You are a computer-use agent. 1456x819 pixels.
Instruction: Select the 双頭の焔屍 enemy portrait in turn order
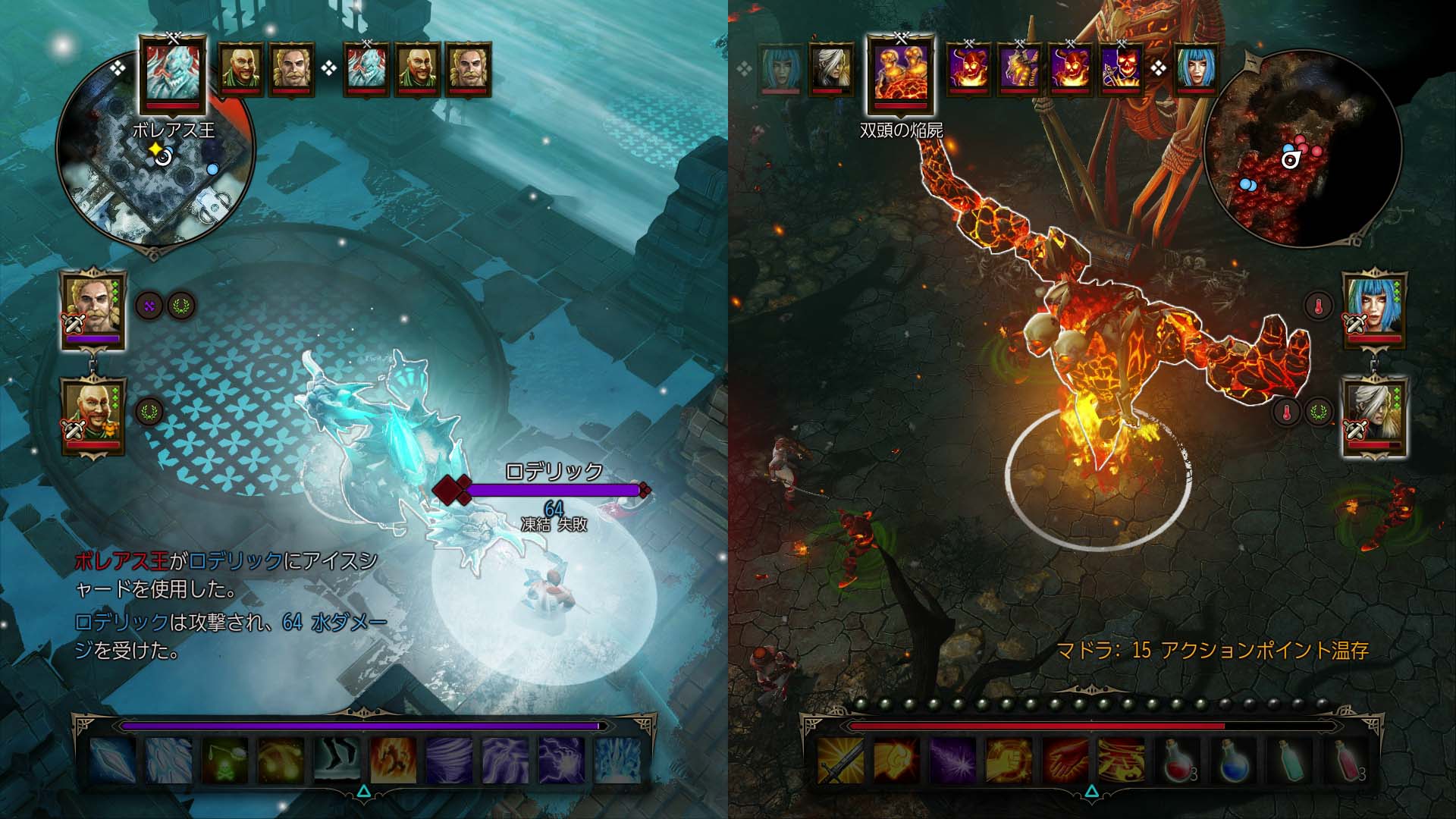tap(902, 72)
